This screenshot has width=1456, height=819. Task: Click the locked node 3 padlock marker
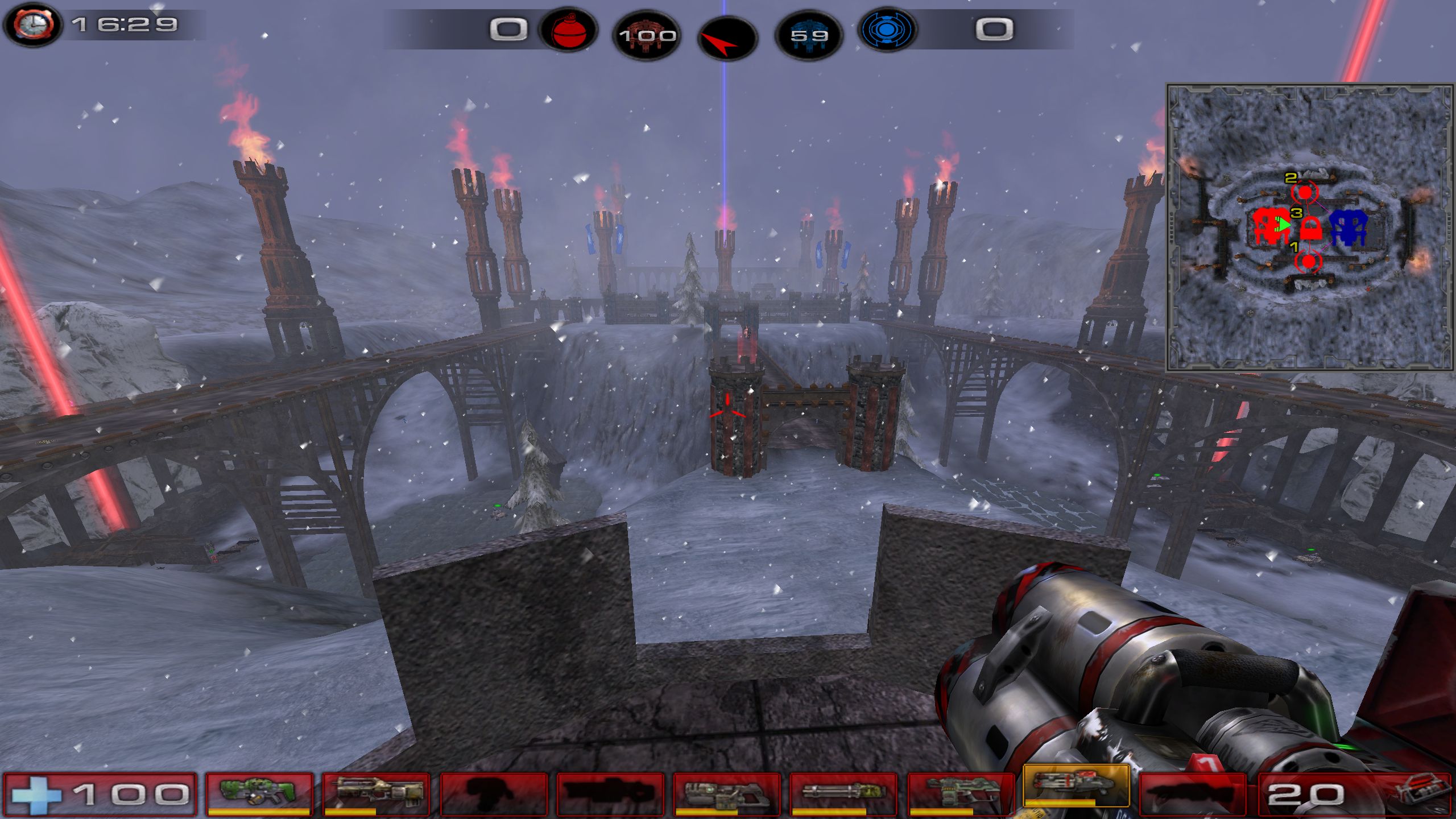pyautogui.click(x=1310, y=229)
